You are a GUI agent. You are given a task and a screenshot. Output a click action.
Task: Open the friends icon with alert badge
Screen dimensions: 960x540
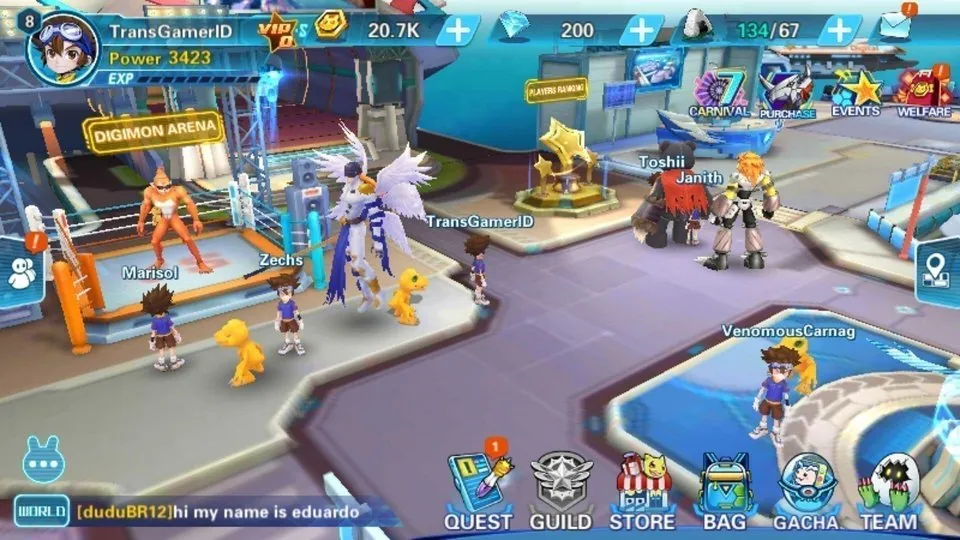click(22, 272)
